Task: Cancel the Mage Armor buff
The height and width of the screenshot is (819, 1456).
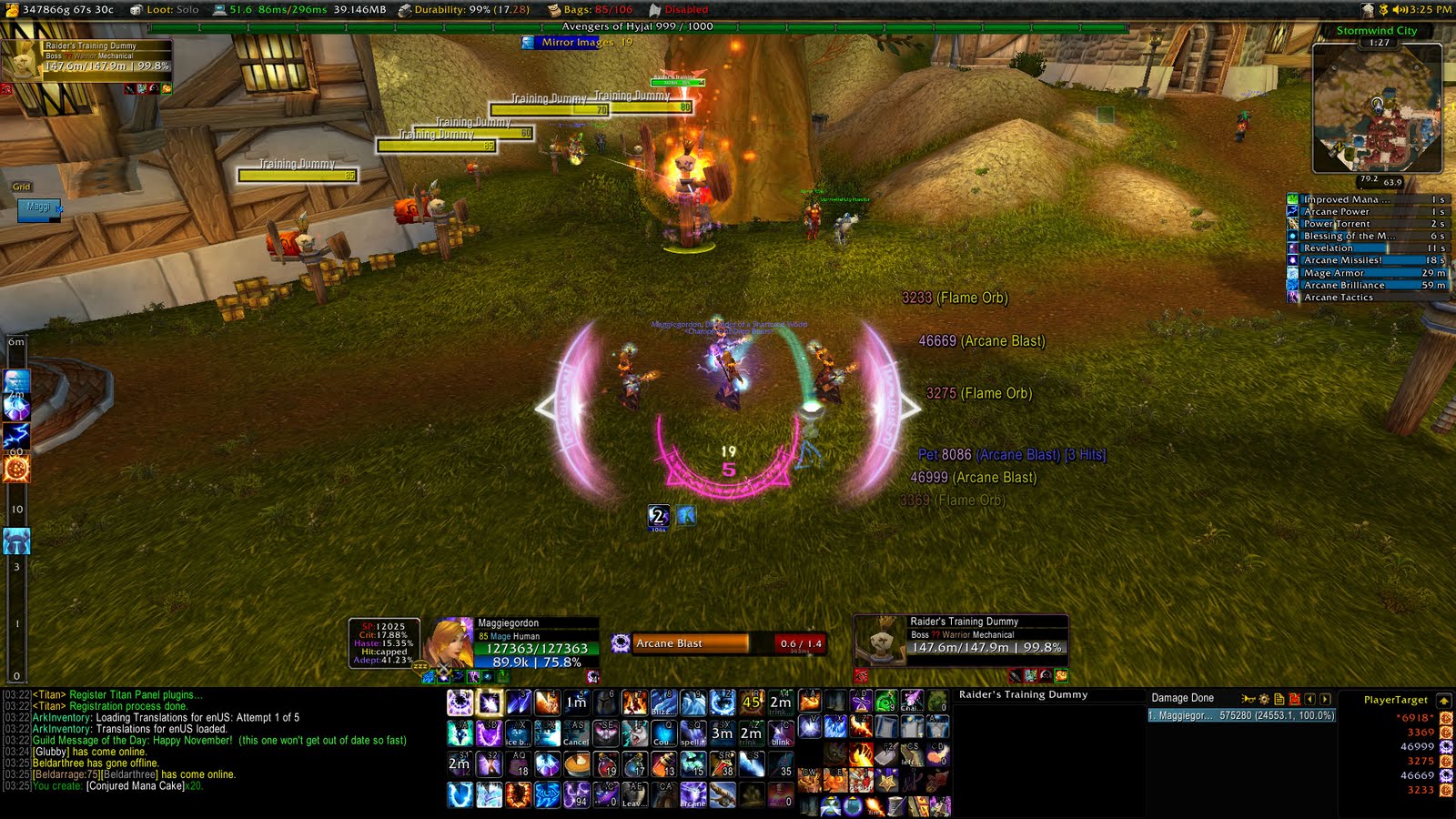Action: coord(1291,272)
